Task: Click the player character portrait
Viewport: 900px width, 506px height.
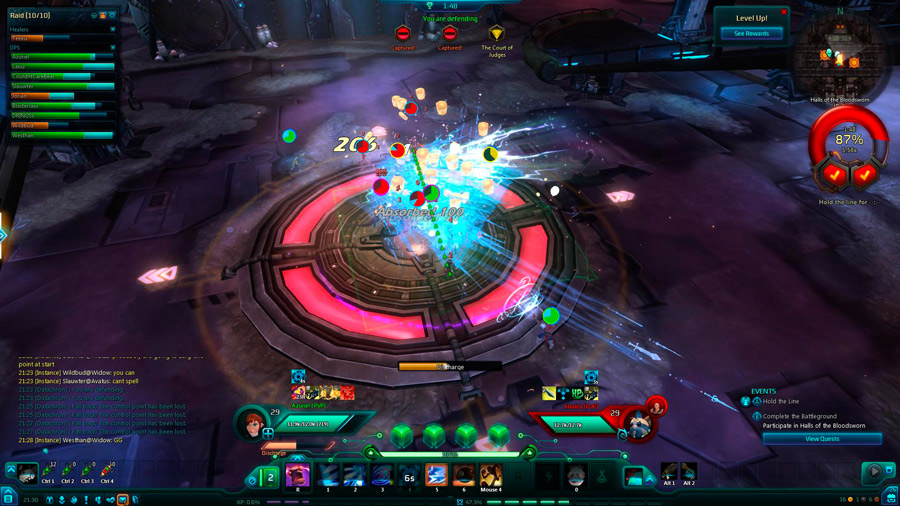Action: [251, 424]
